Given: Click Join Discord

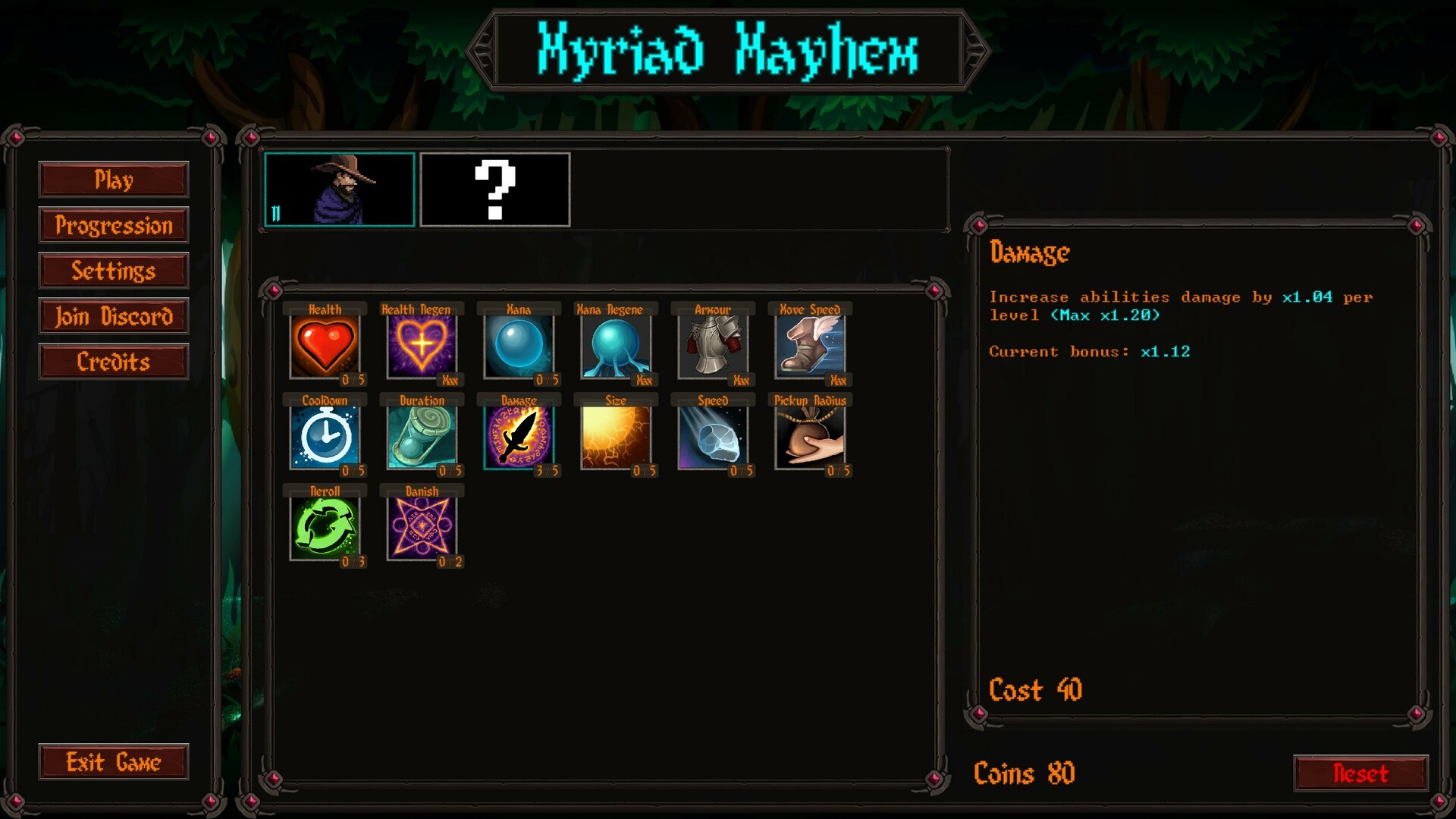Looking at the screenshot, I should (x=114, y=316).
